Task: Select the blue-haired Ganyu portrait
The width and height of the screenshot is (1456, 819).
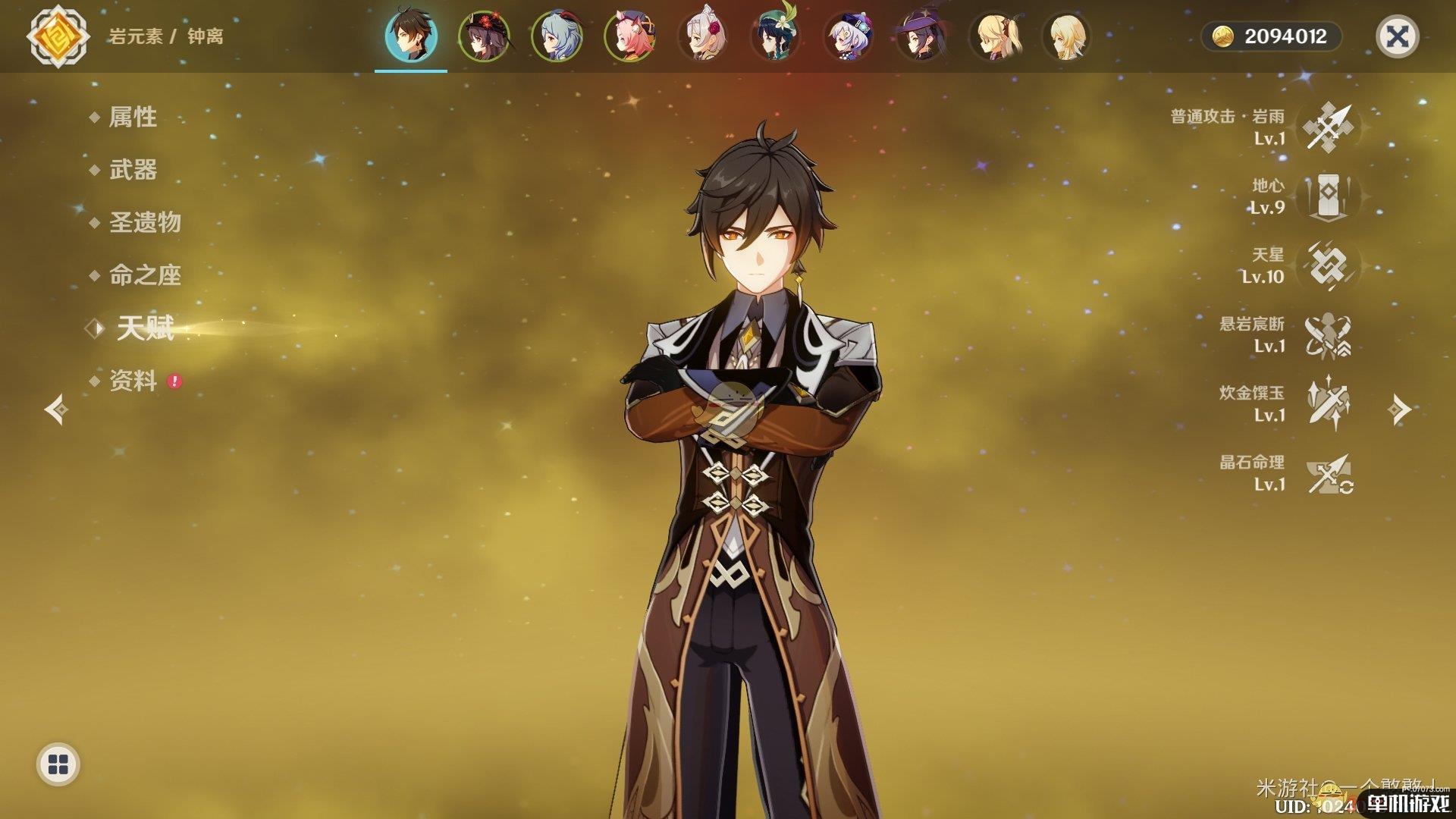Action: [557, 36]
